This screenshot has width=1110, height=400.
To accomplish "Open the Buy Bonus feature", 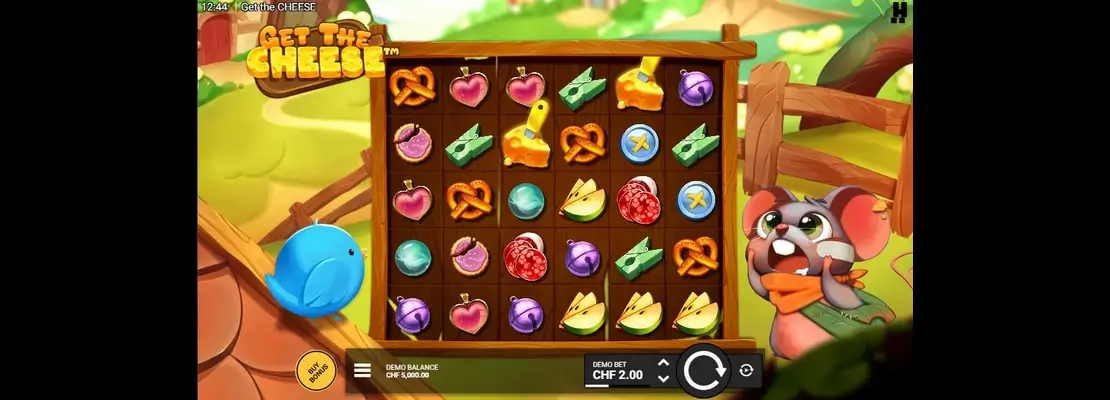I will tap(316, 371).
